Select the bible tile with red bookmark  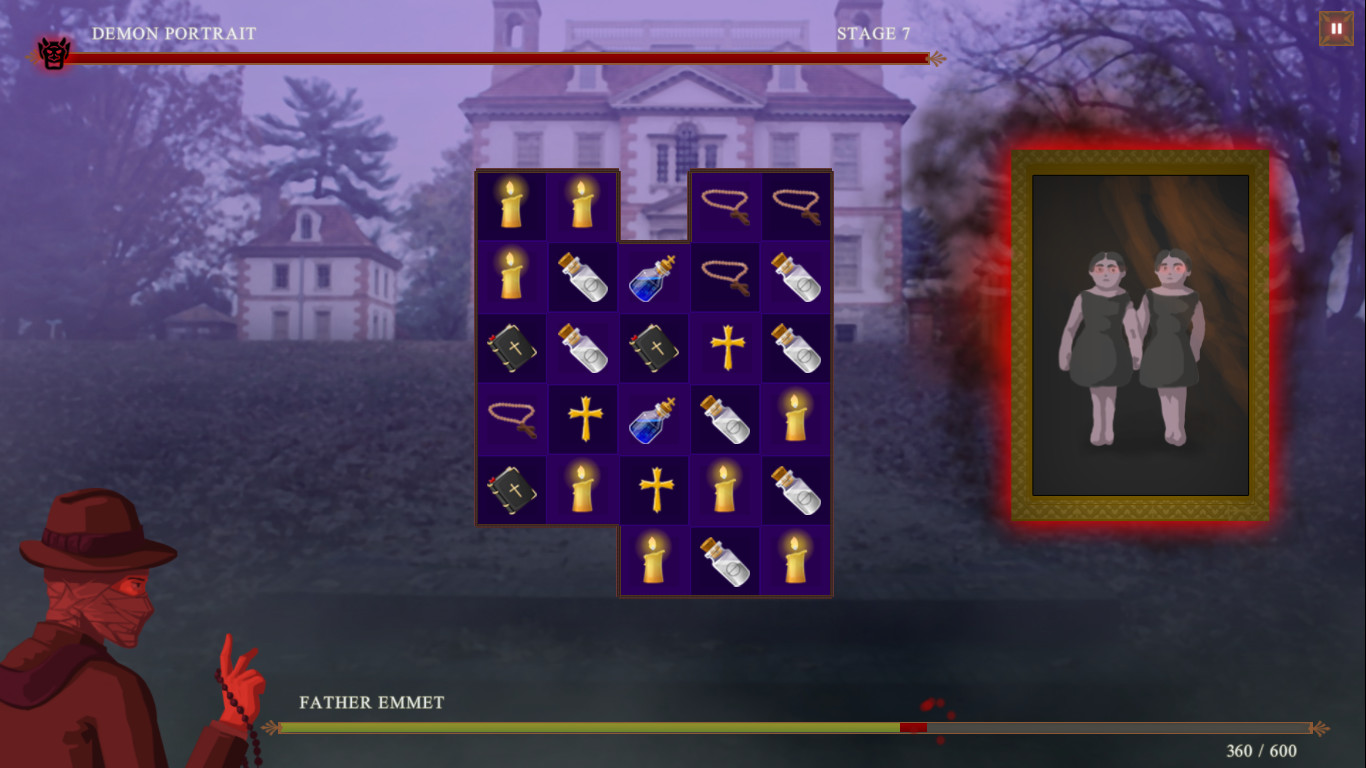[x=654, y=347]
